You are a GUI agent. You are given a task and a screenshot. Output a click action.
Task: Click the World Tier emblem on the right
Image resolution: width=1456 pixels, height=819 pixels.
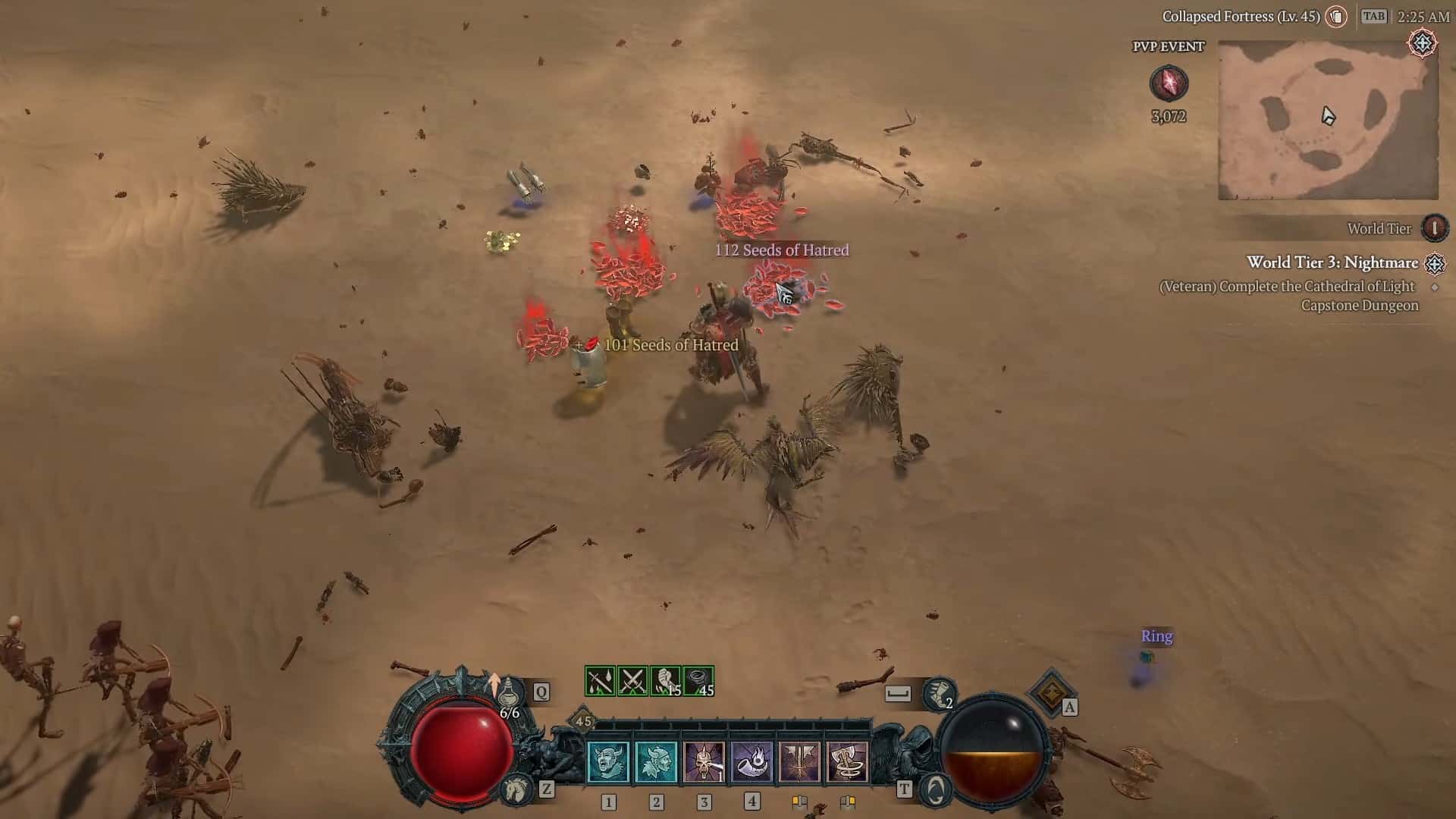pos(1433,228)
